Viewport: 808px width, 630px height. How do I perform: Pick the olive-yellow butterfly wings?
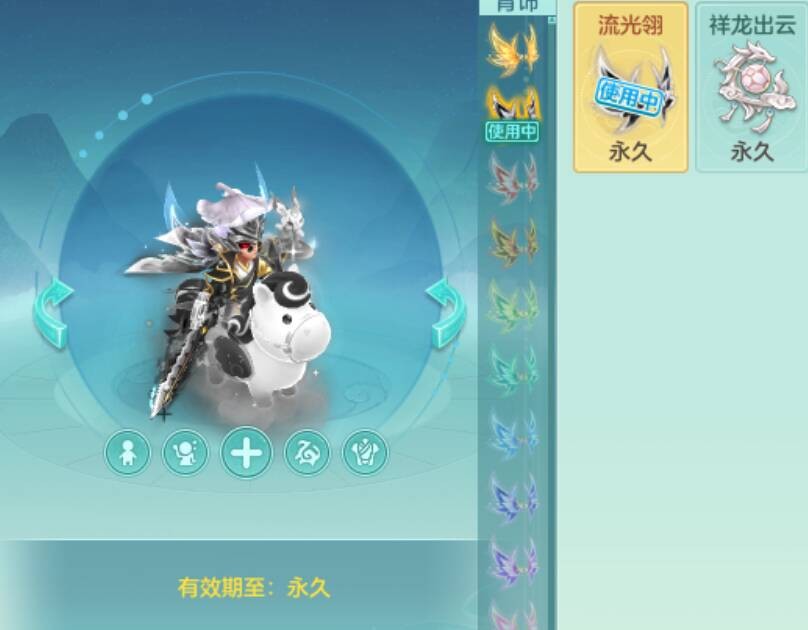click(x=512, y=242)
